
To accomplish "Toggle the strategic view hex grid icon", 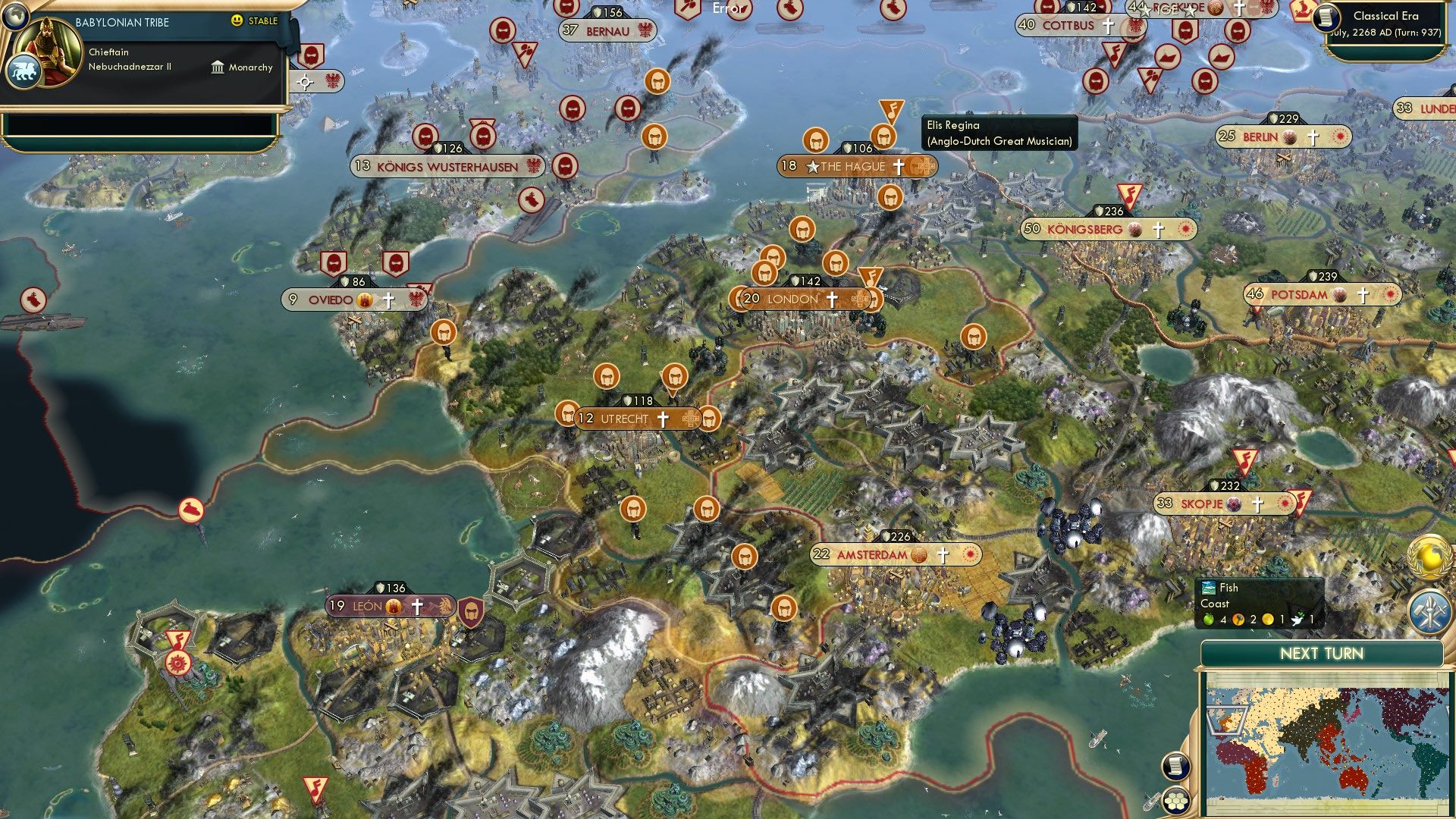I will pos(1175,802).
